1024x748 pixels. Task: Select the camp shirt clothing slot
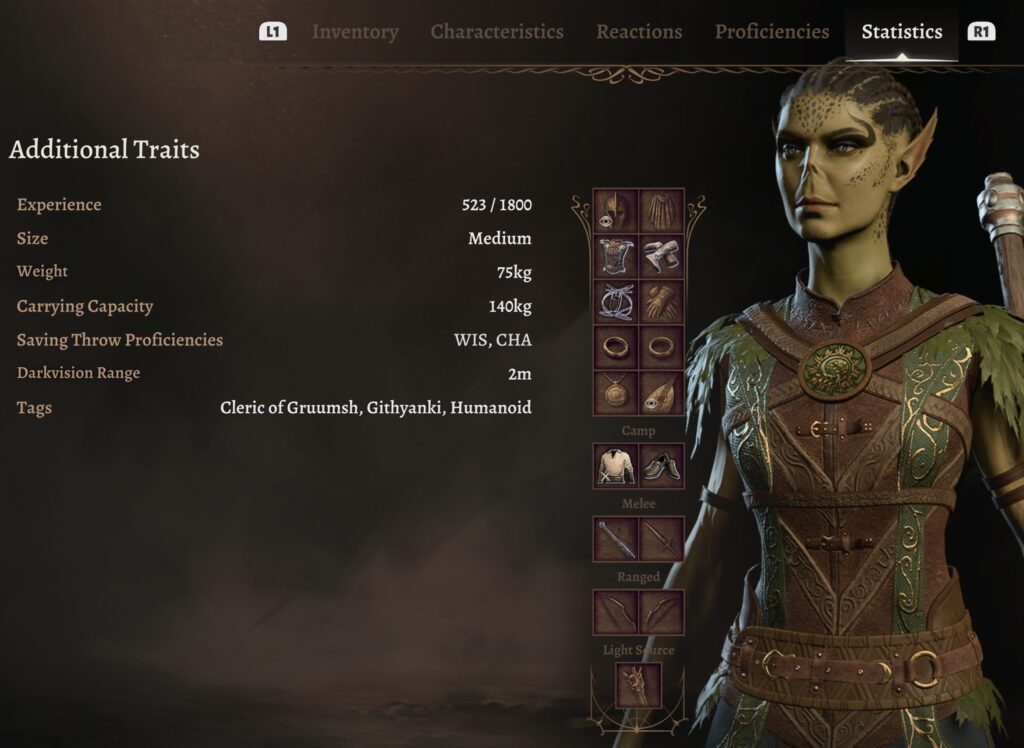[616, 466]
